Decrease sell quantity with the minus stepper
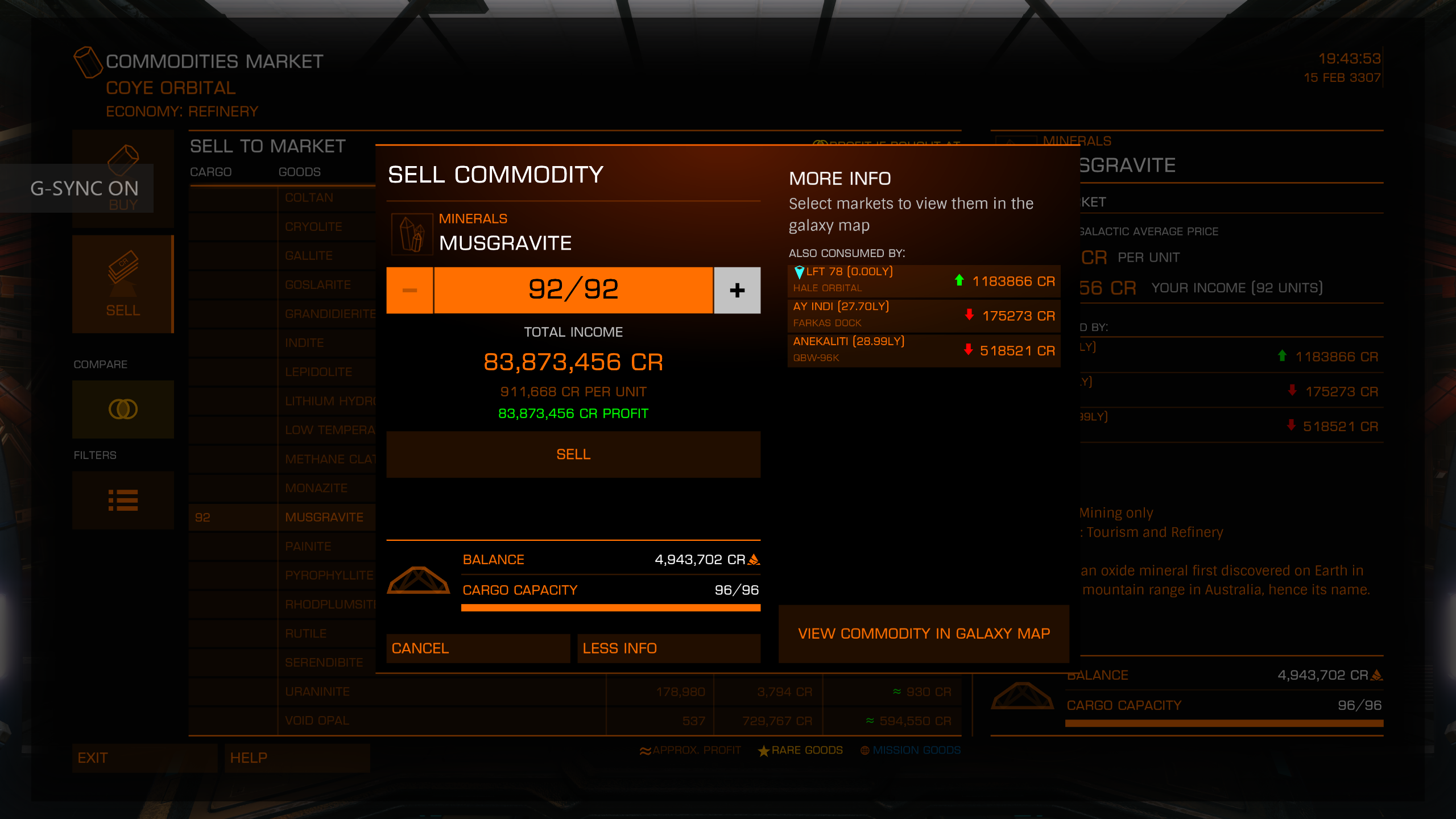Image resolution: width=1456 pixels, height=819 pixels. pyautogui.click(x=409, y=291)
